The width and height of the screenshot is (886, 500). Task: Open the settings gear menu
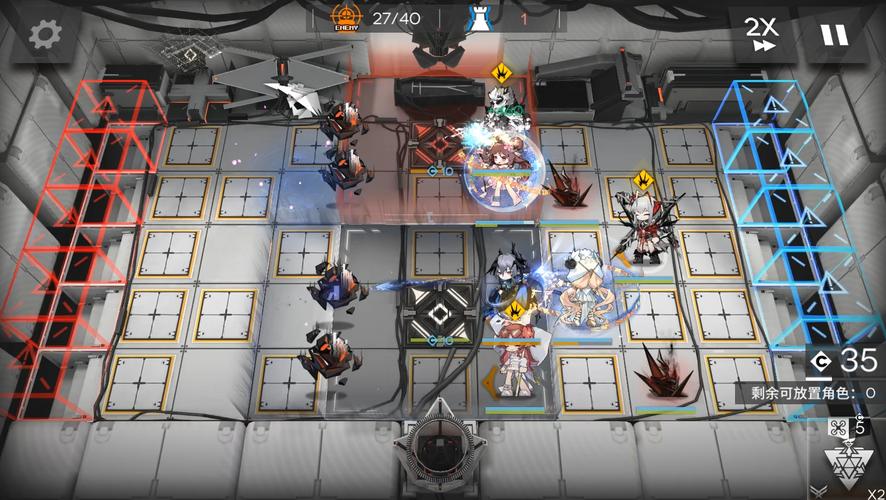(x=45, y=35)
